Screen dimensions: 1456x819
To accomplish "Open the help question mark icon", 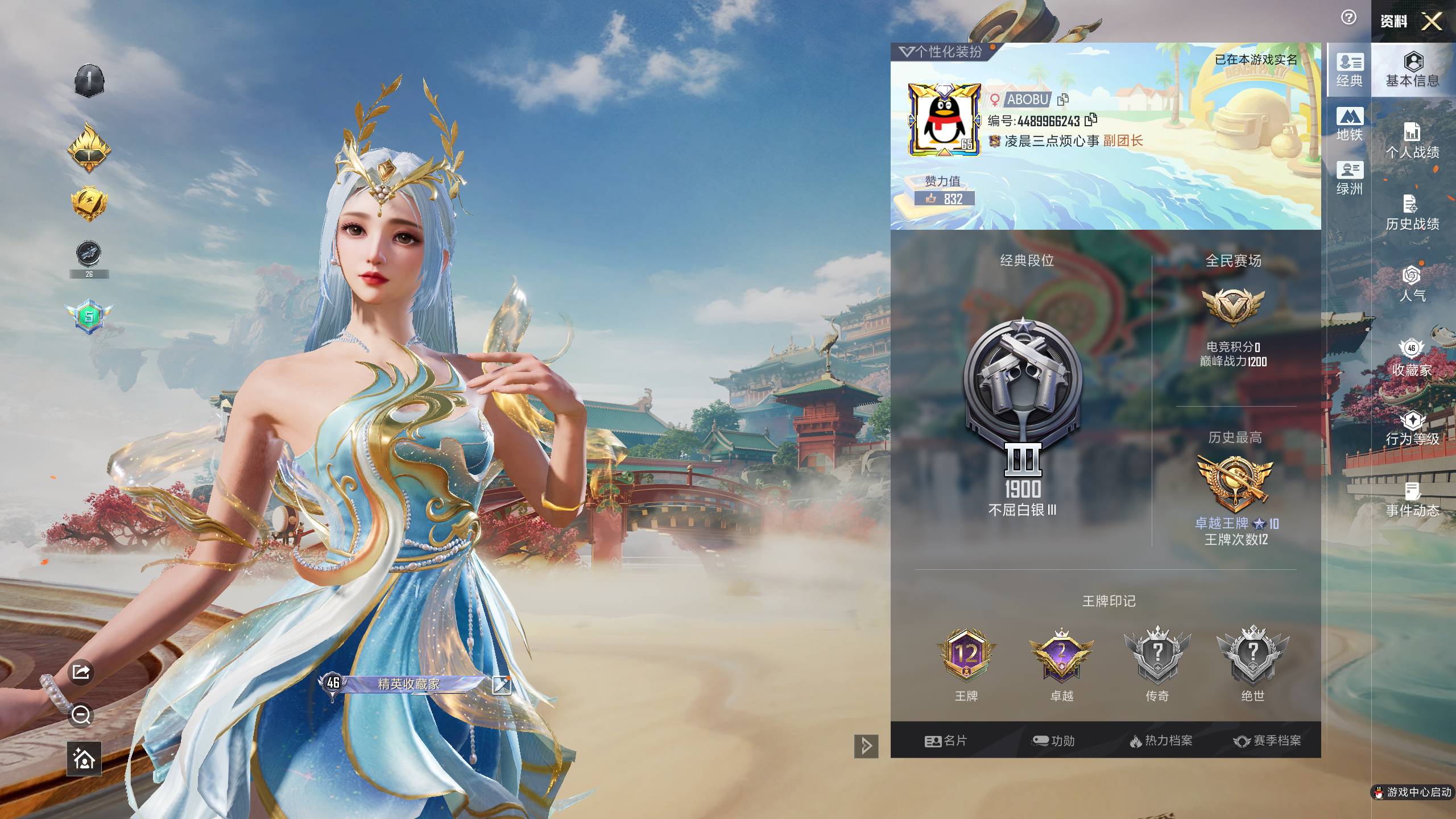I will 1349,18.
